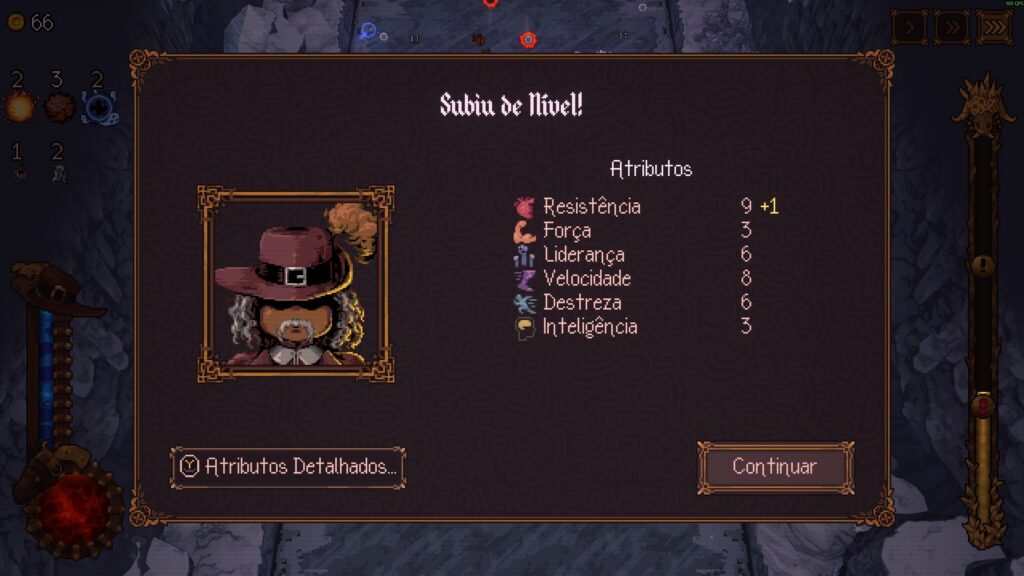Open Atributos Detalhados for detailed attributes

tap(288, 467)
